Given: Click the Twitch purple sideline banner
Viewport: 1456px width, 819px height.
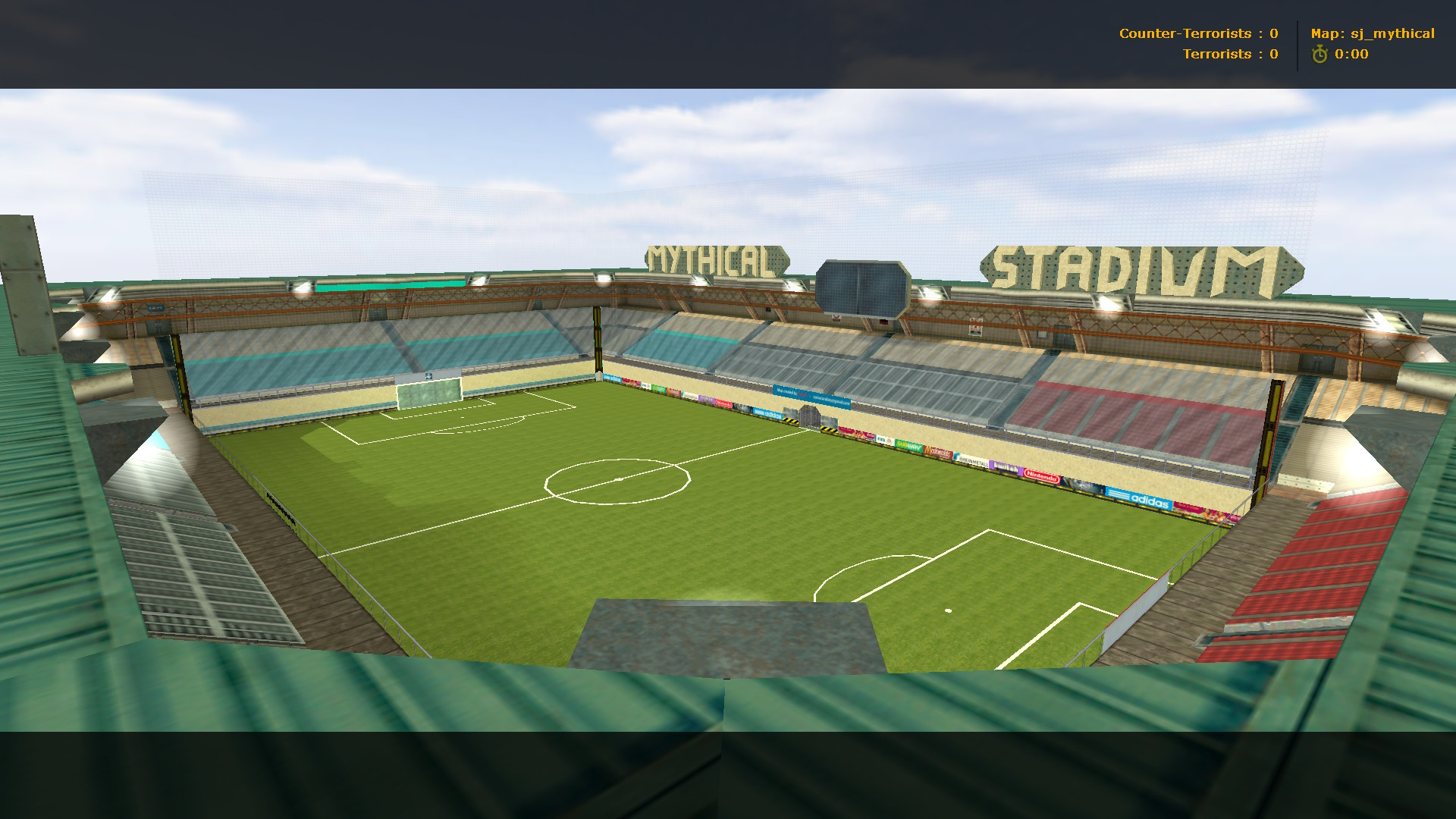Looking at the screenshot, I should pyautogui.click(x=1004, y=467).
